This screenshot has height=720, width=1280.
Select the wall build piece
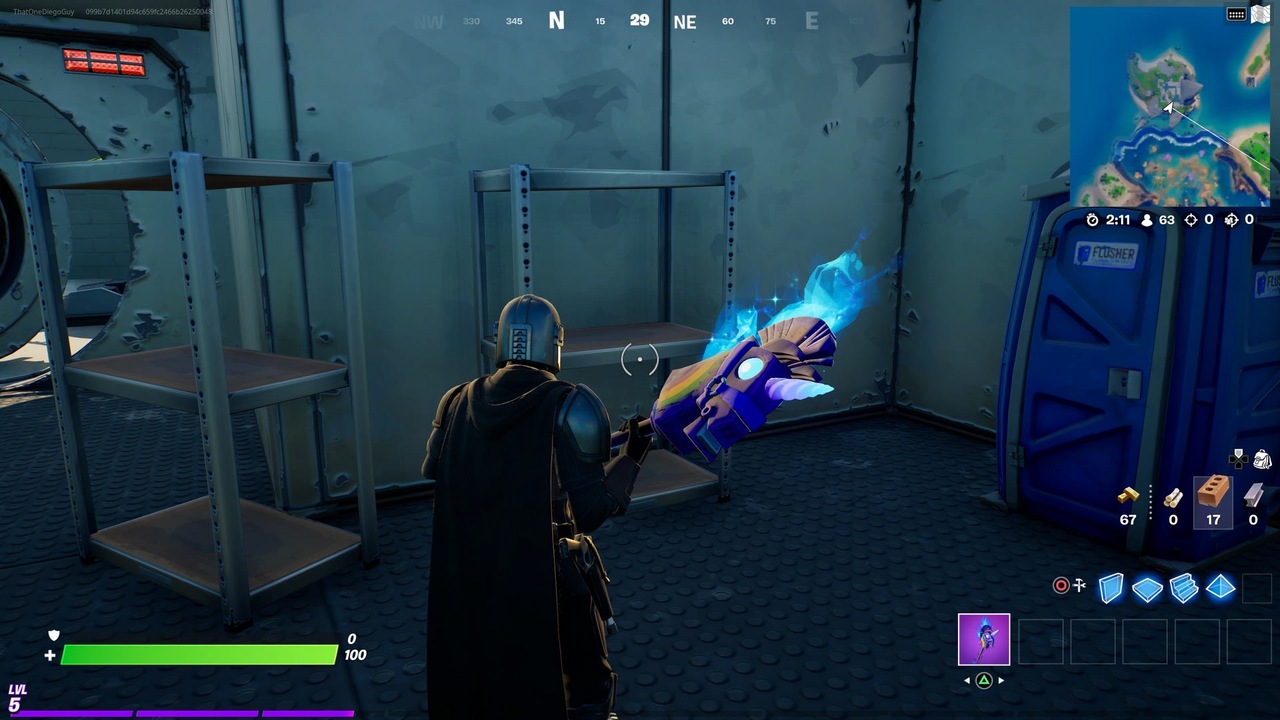coord(1109,588)
